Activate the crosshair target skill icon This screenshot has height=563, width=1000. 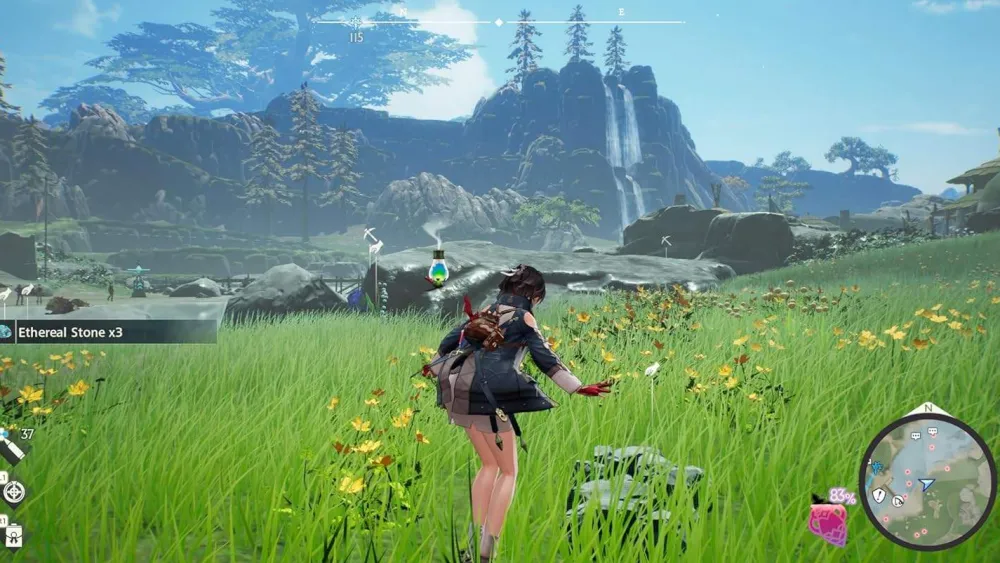(x=14, y=491)
